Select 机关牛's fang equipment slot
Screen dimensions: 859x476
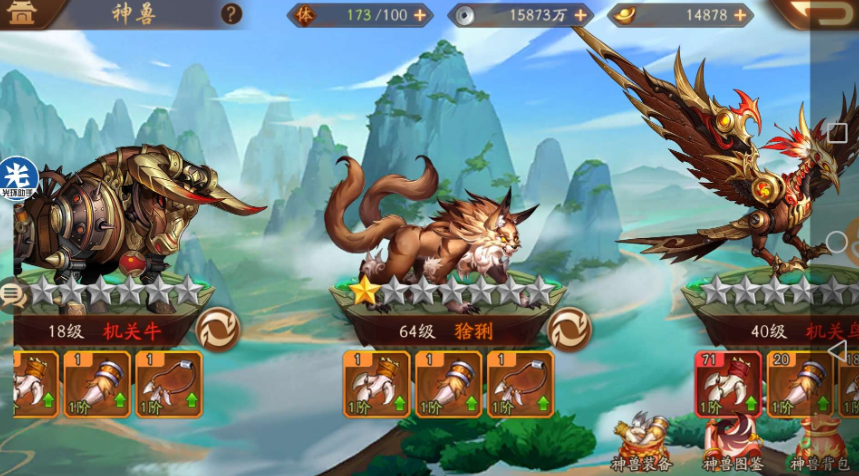coord(97,384)
